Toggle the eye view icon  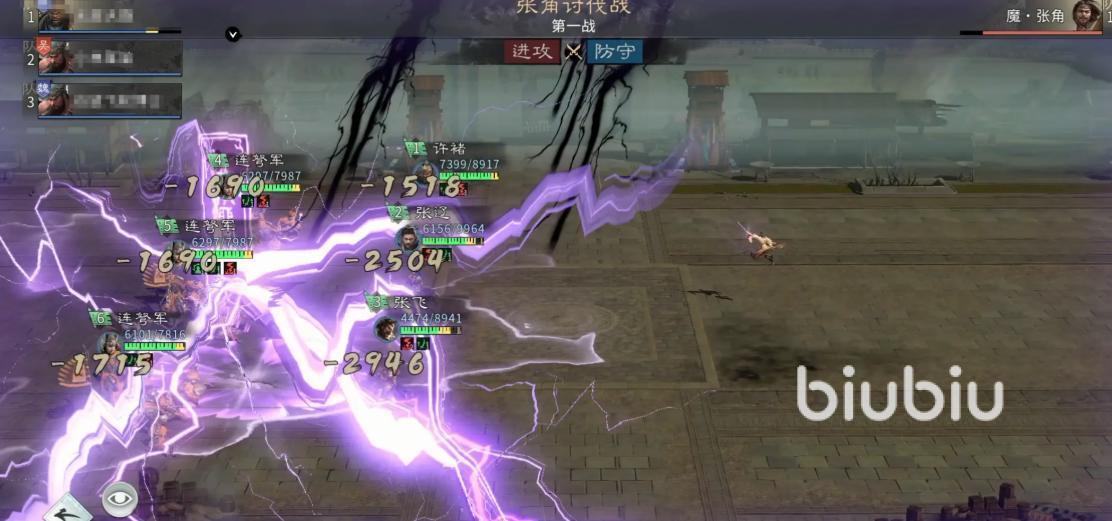point(120,499)
